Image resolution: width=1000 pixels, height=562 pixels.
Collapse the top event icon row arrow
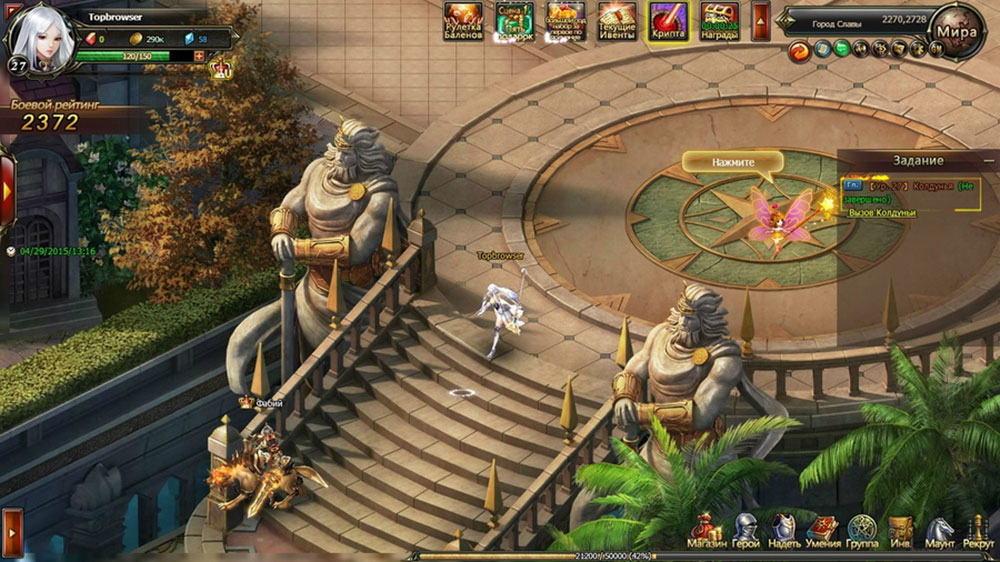coord(760,20)
